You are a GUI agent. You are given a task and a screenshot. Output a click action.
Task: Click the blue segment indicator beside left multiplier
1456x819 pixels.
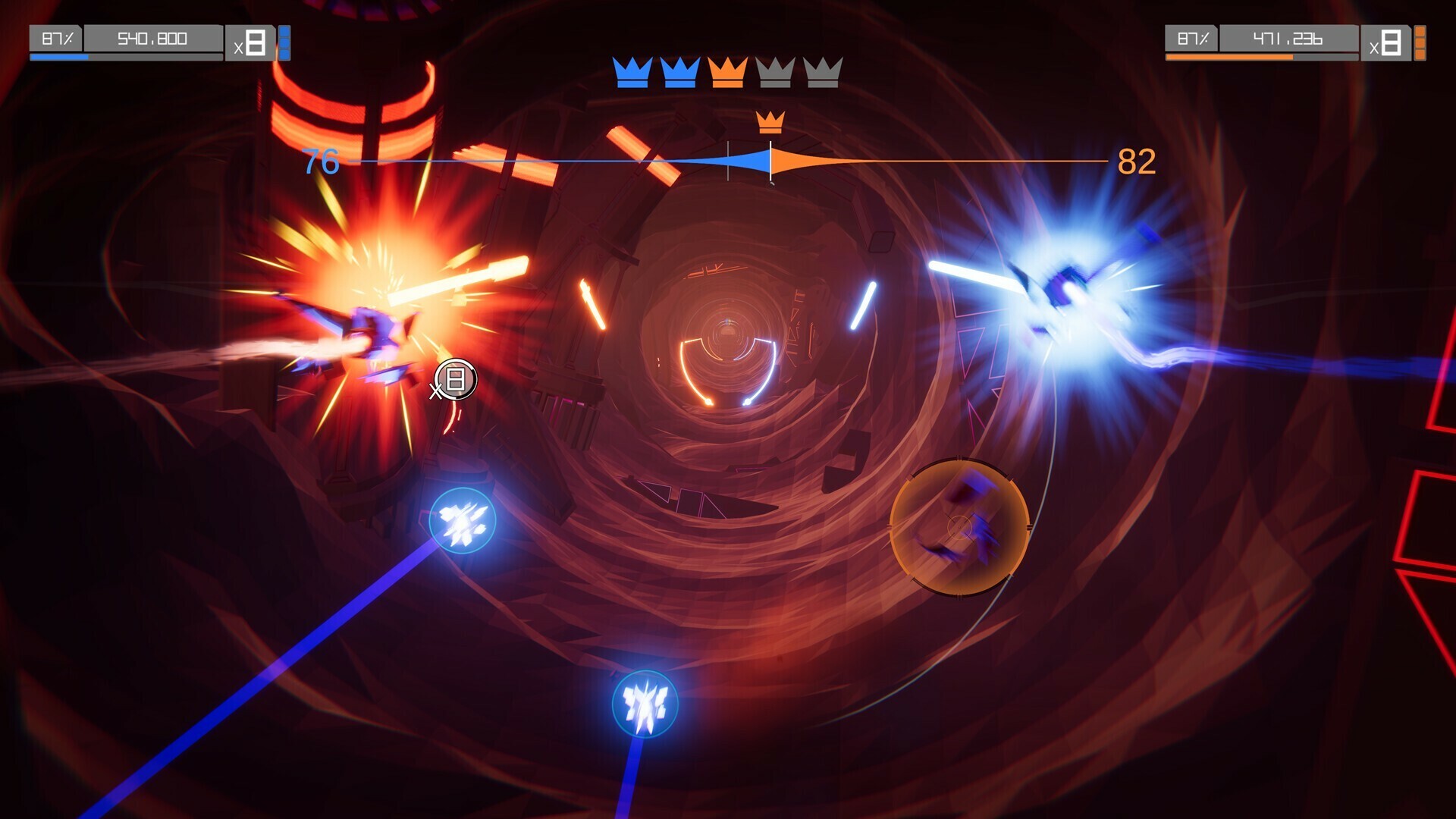284,40
